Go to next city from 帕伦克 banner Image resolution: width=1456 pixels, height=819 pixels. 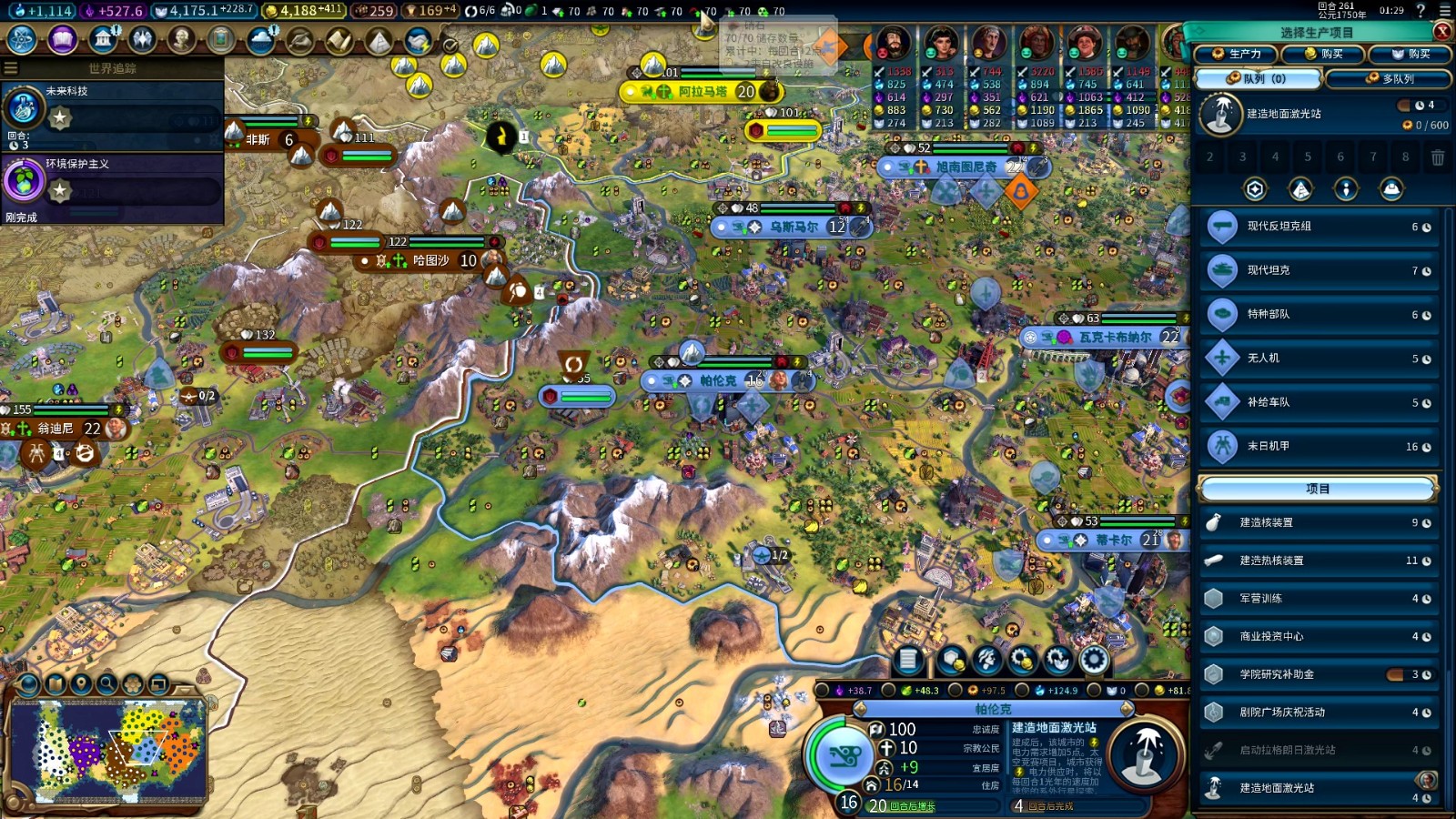1127,709
